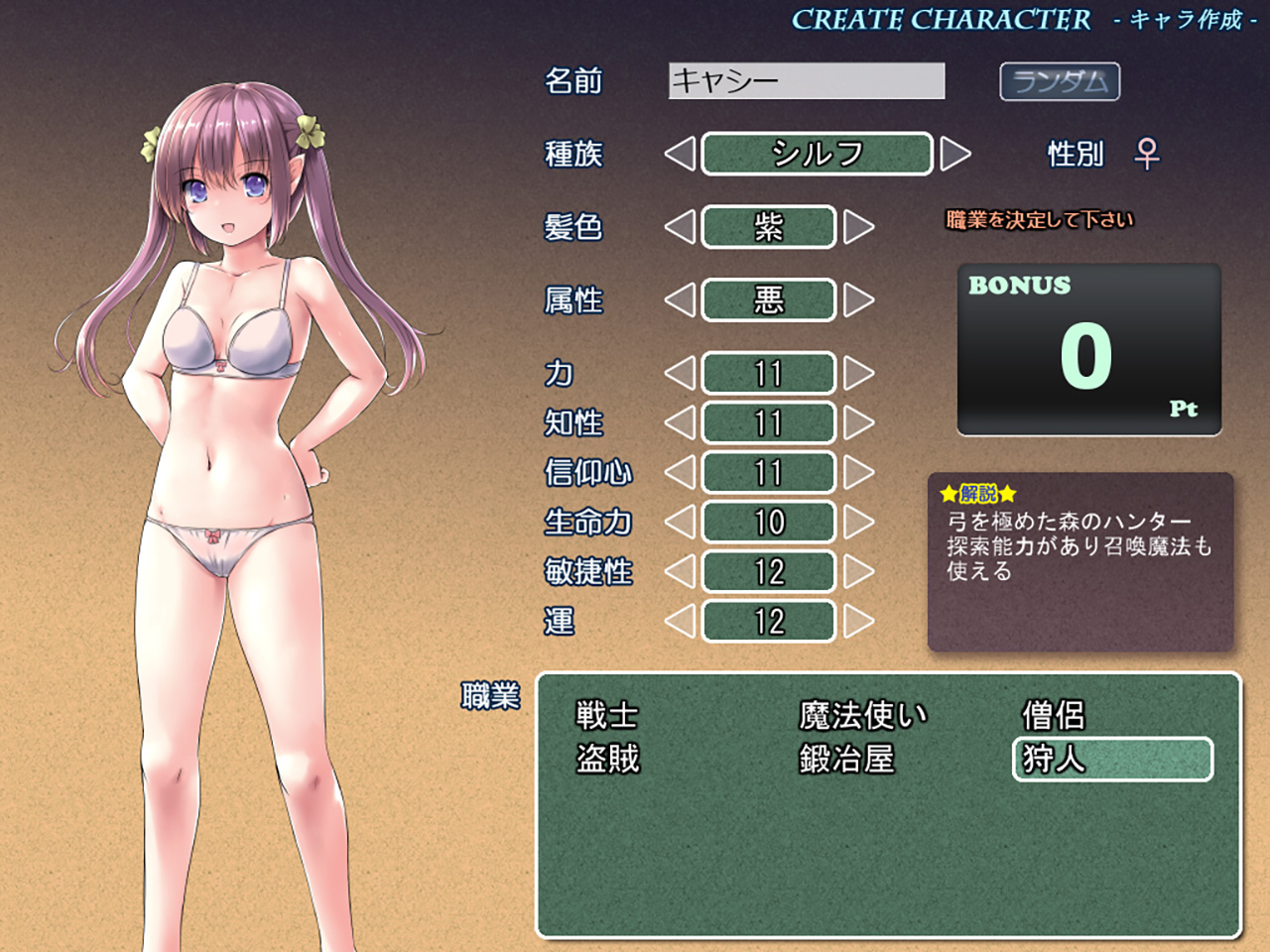Change hair color to next option
Image resolution: width=1270 pixels, height=952 pixels.
click(x=858, y=227)
